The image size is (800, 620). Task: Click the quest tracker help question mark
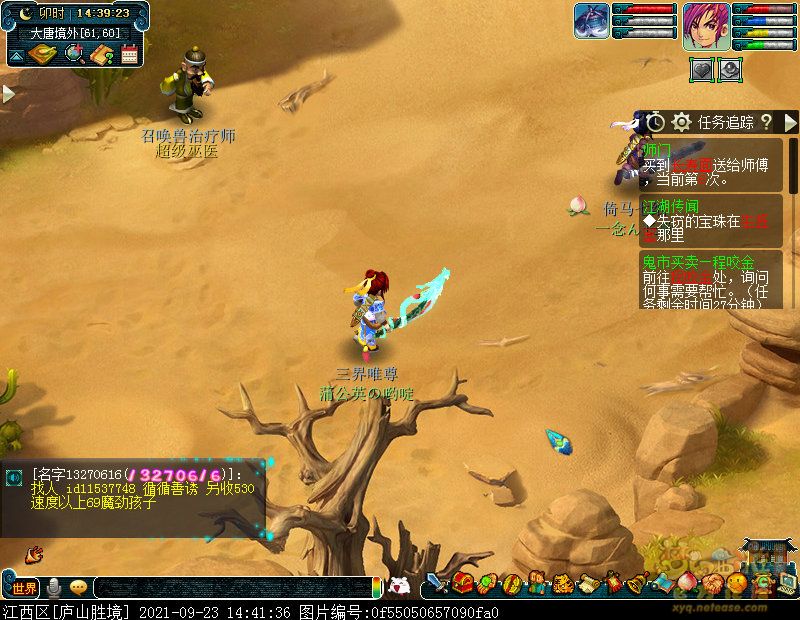[766, 122]
